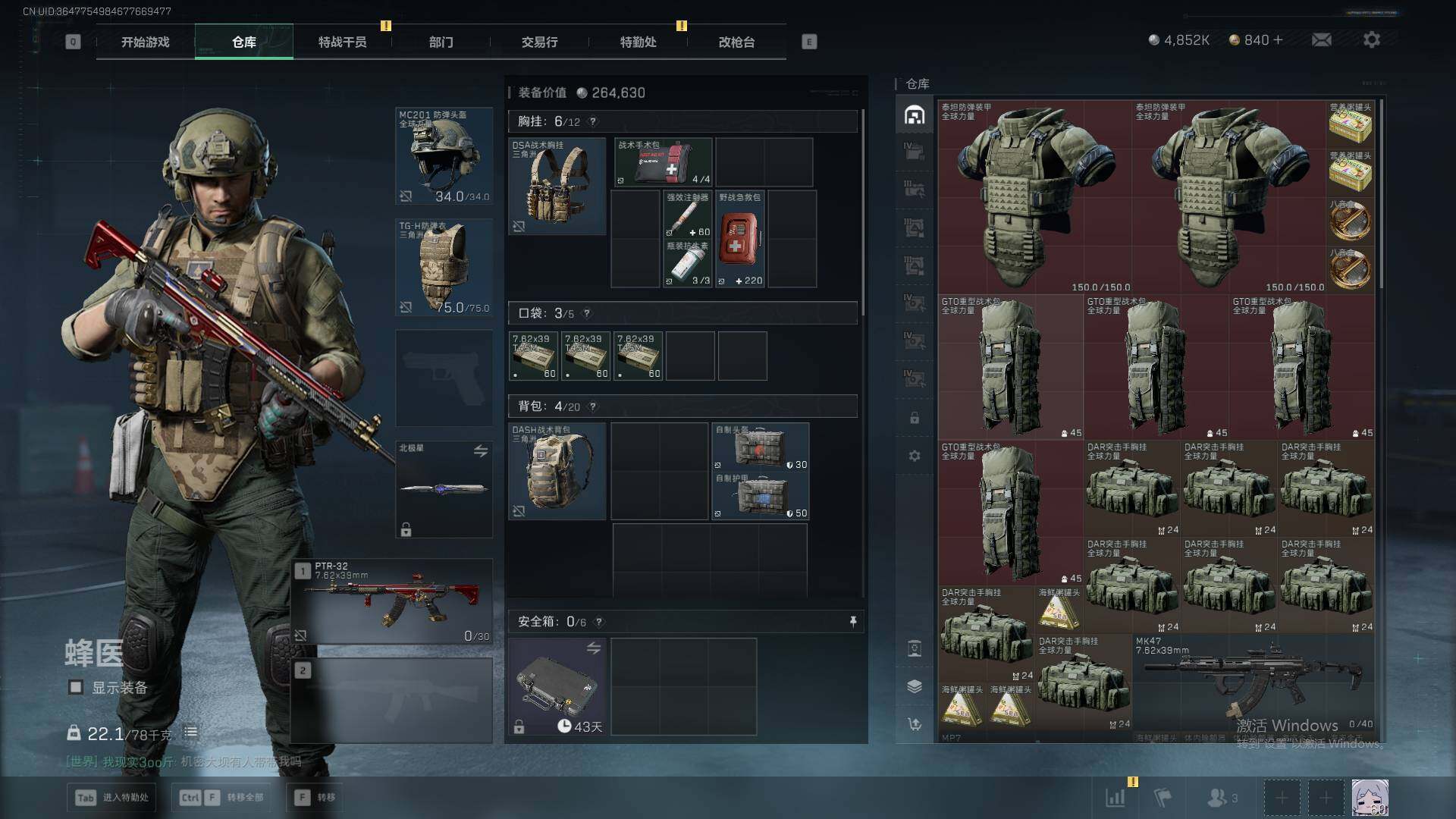Open settings via the gear icon

point(1371,40)
